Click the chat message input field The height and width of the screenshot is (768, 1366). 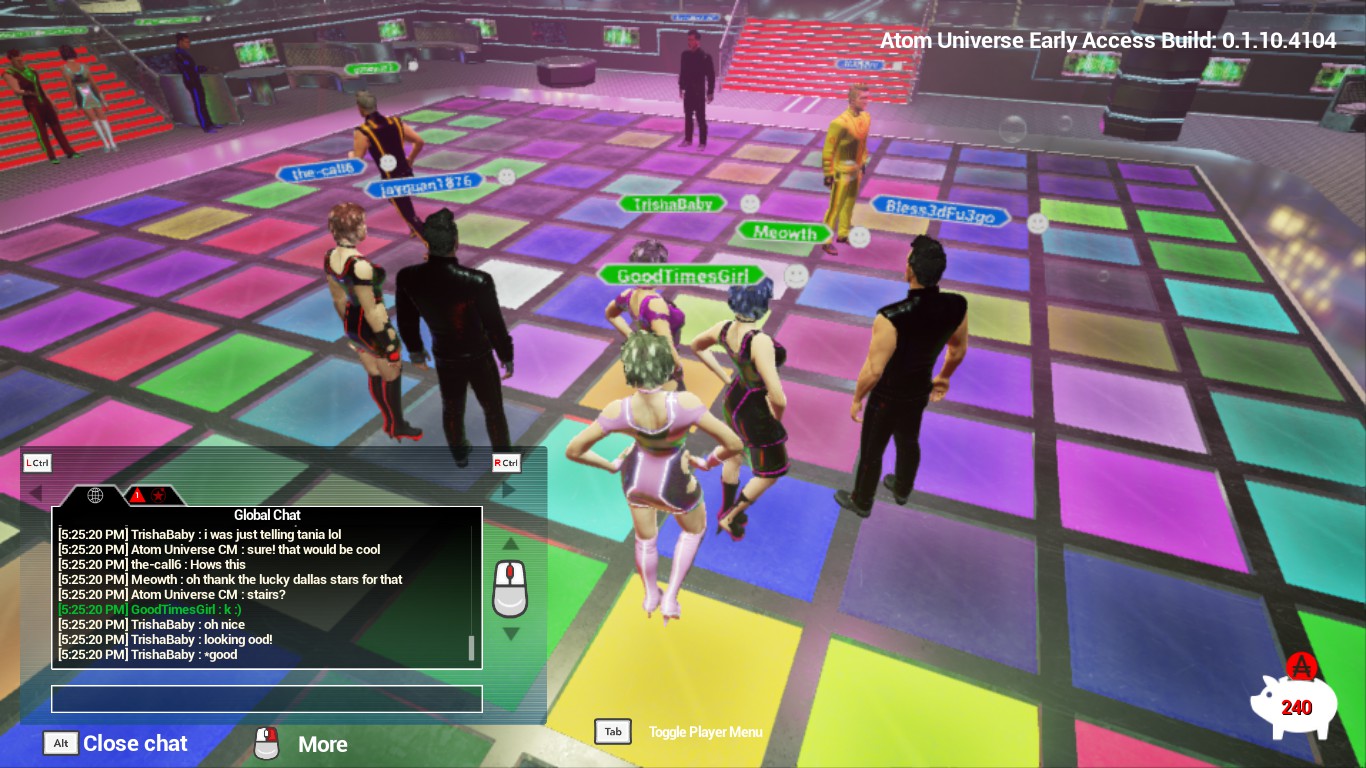click(x=266, y=698)
